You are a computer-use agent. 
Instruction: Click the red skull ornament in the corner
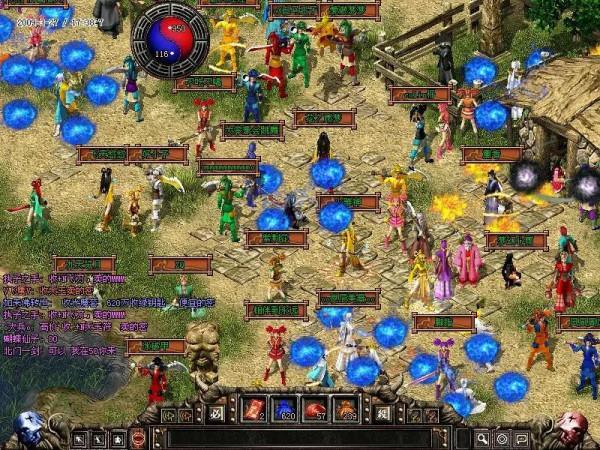(571, 428)
